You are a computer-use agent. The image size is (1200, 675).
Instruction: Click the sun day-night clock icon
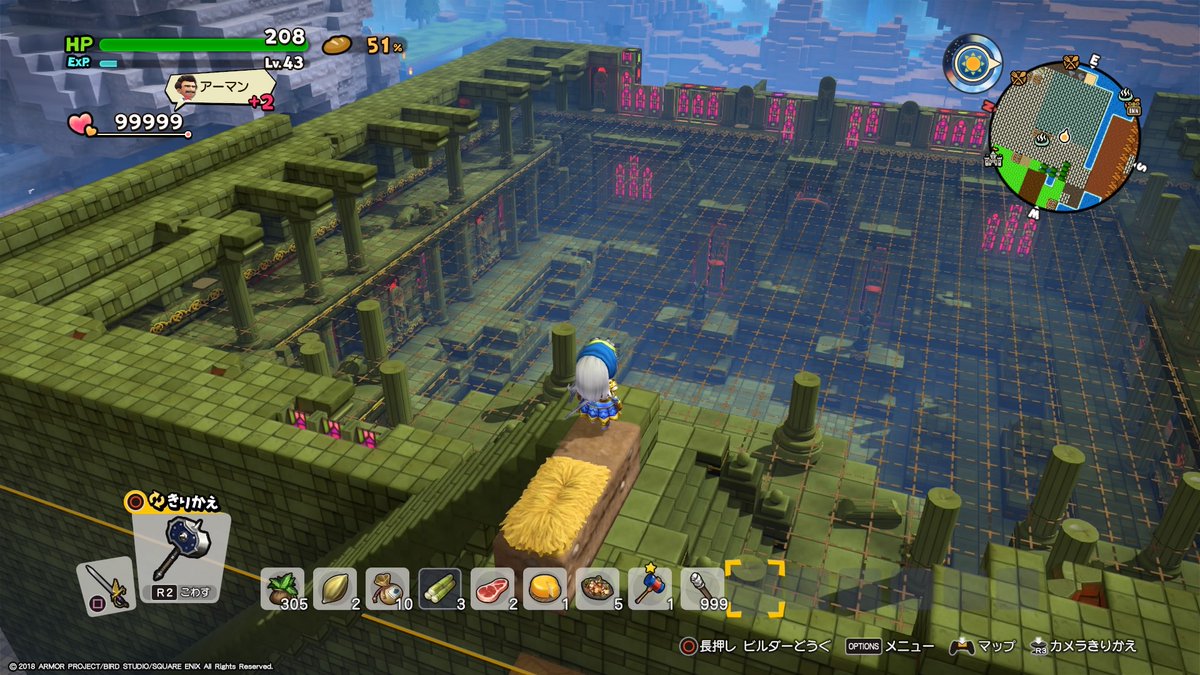971,64
